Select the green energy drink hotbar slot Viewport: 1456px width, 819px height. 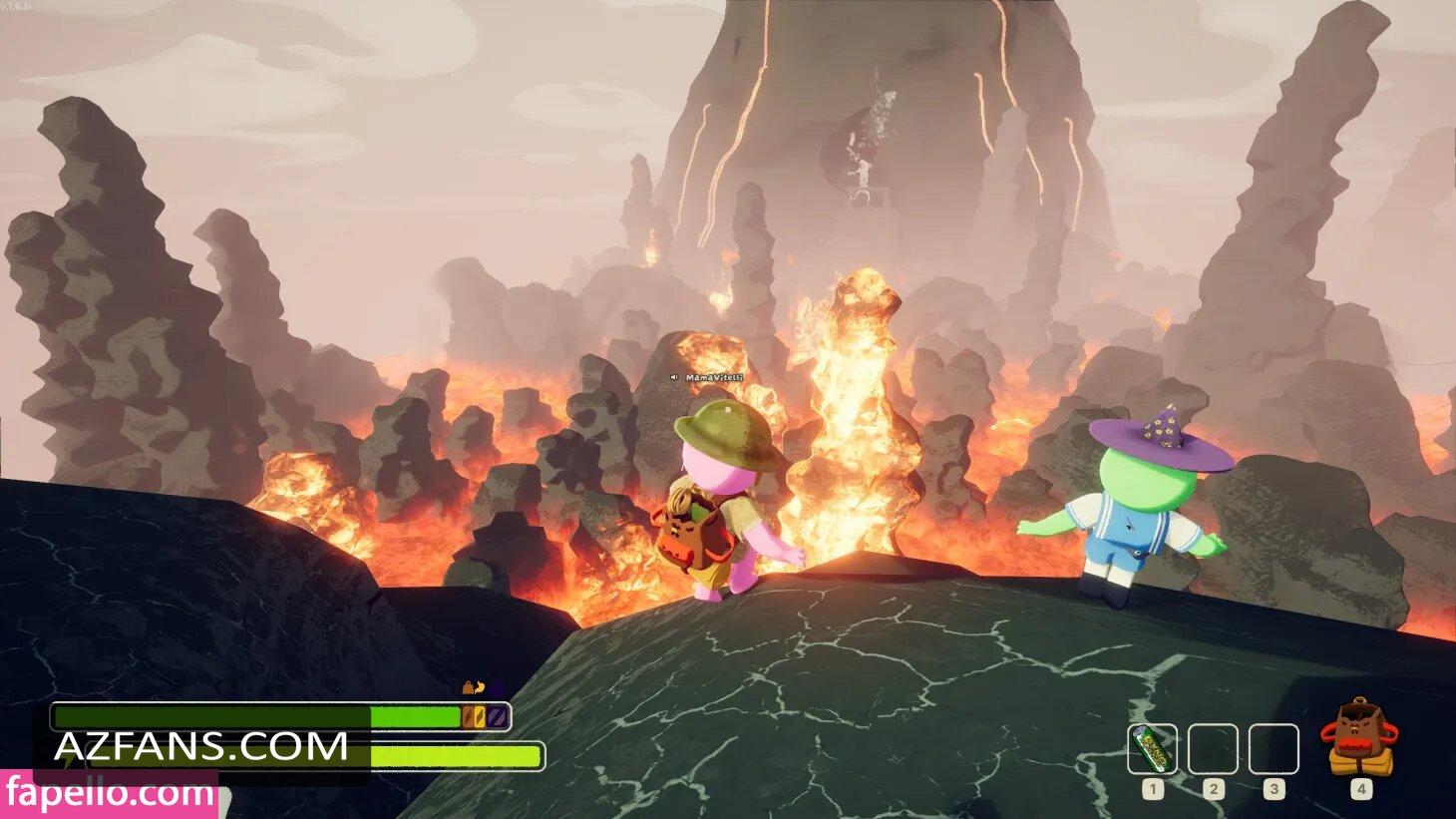(1153, 749)
